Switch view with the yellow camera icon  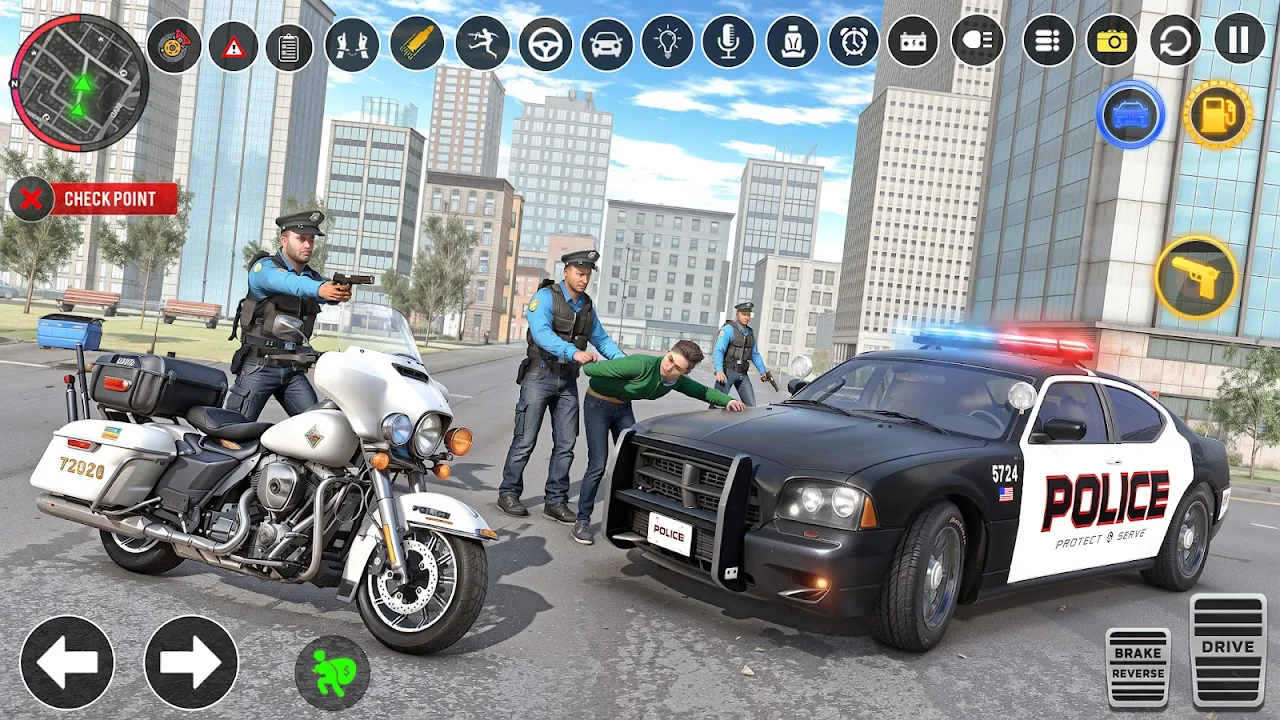pos(1111,41)
